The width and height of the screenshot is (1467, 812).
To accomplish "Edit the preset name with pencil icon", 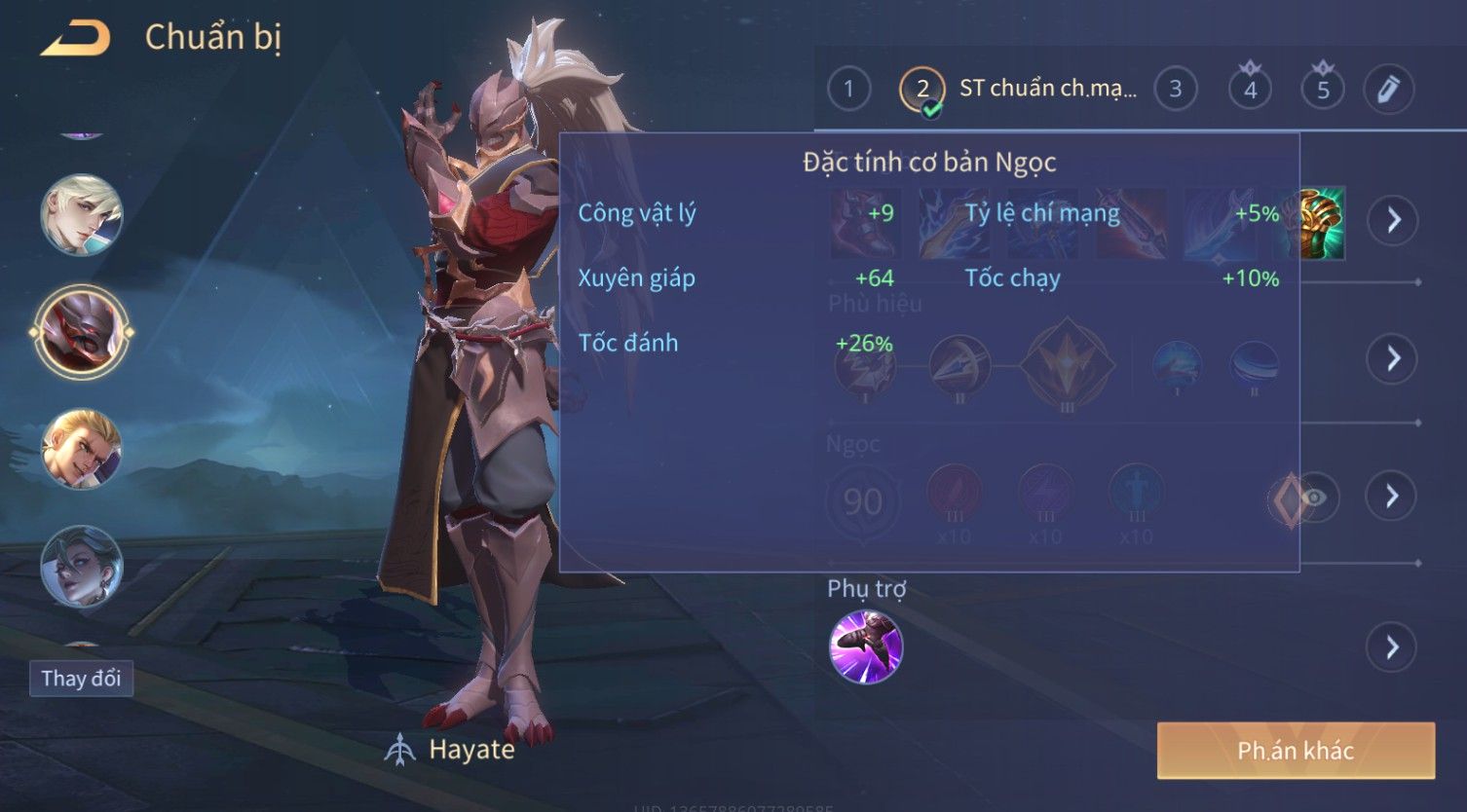I will [1388, 90].
